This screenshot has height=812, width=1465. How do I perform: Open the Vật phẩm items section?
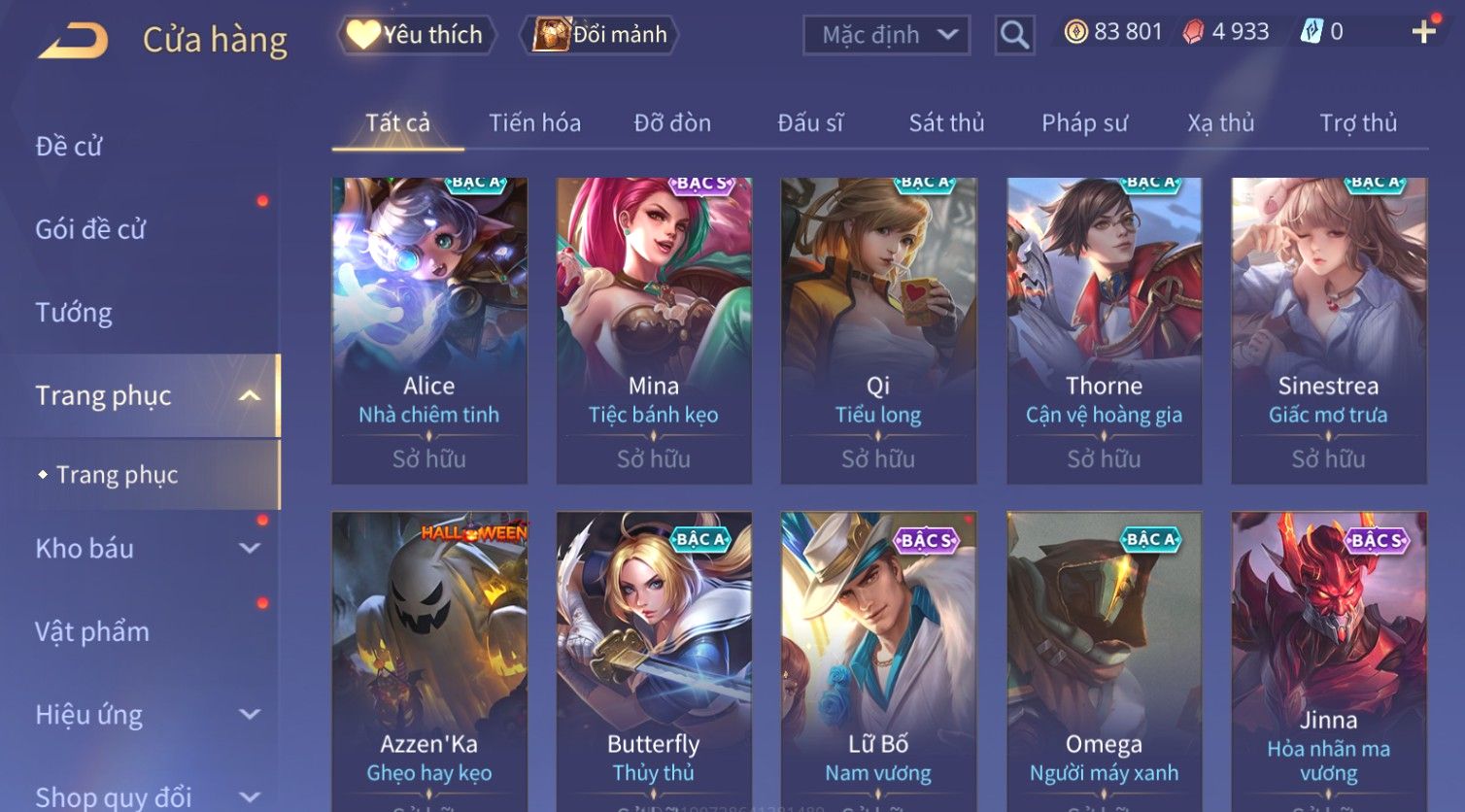pyautogui.click(x=92, y=632)
